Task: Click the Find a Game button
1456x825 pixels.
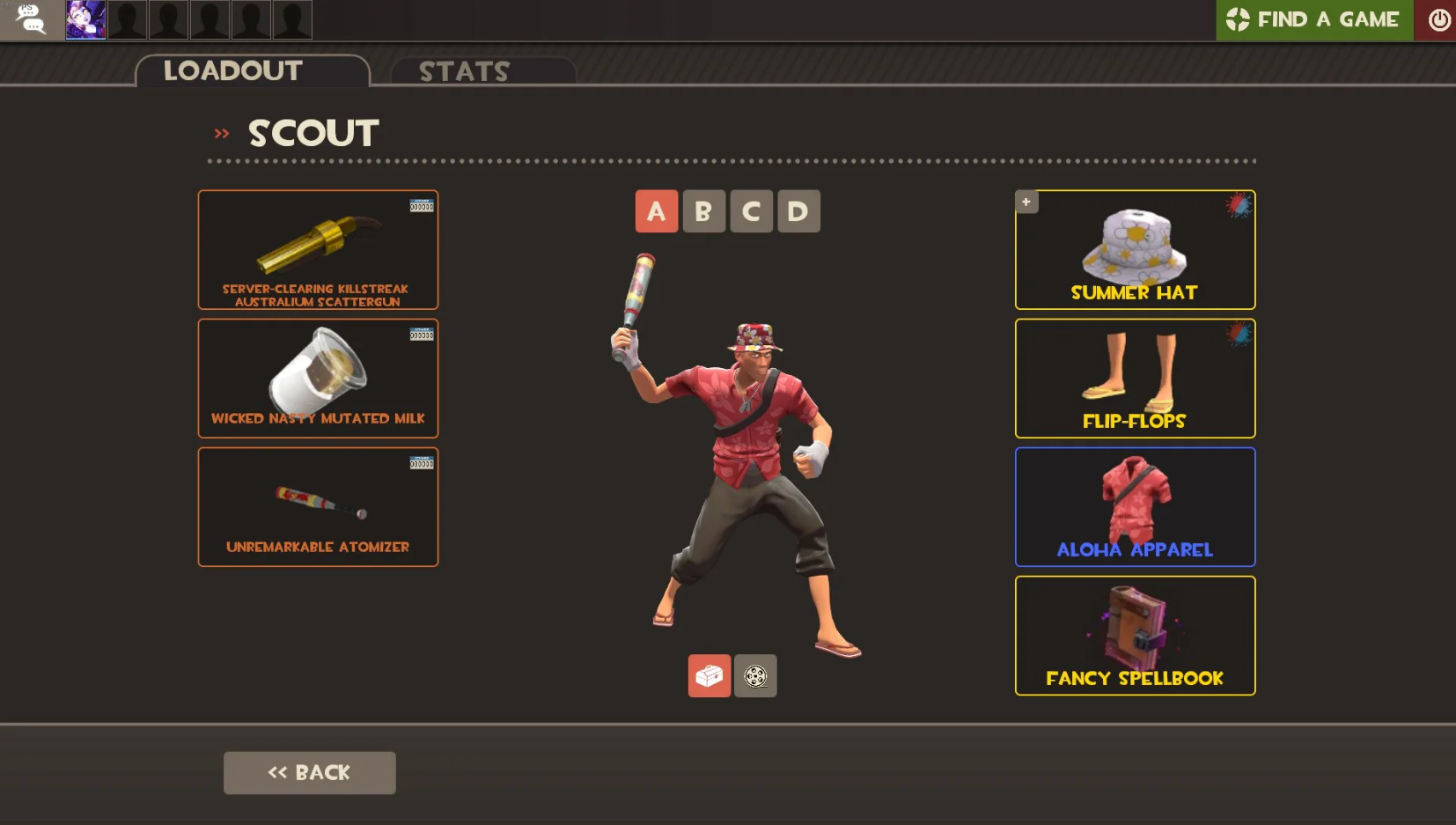Action: pyautogui.click(x=1313, y=19)
